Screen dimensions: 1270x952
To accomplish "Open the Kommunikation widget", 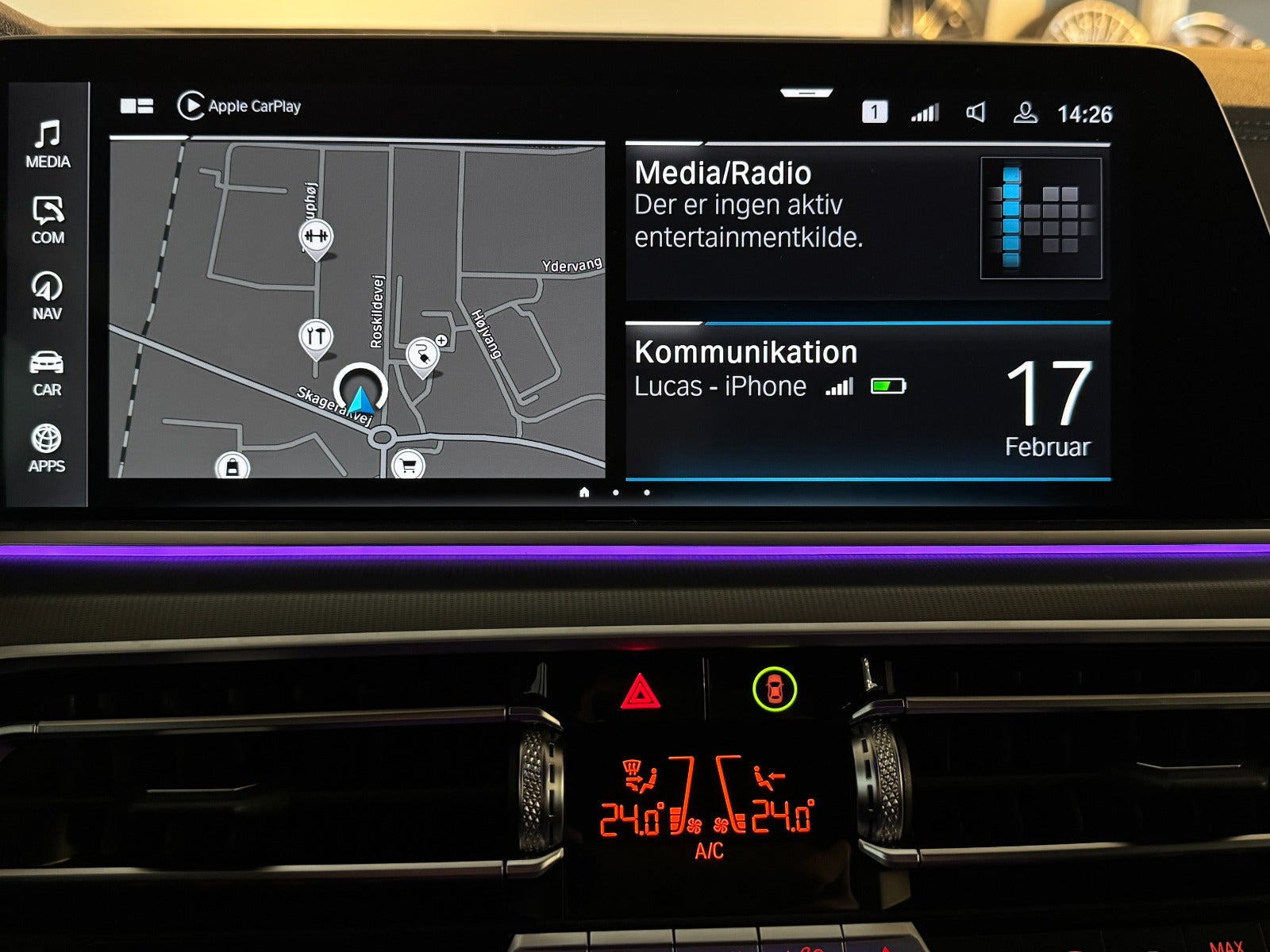I will point(867,401).
